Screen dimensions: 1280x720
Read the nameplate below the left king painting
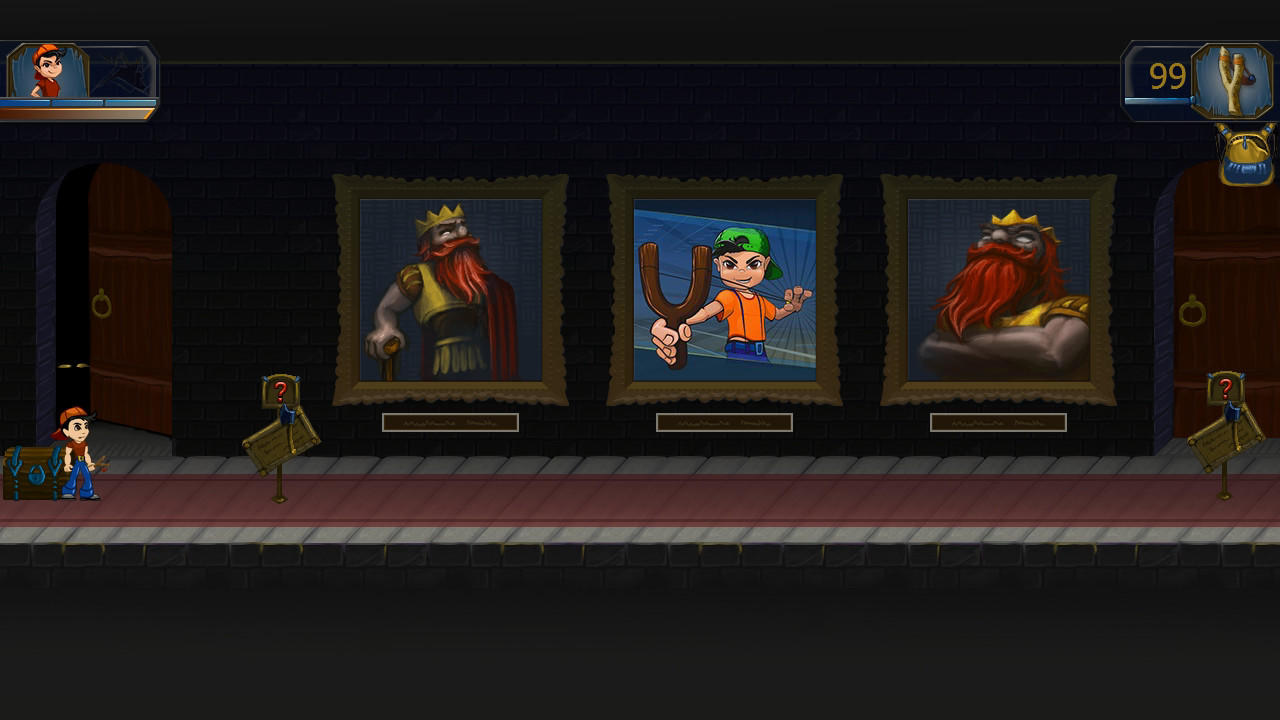(x=449, y=422)
